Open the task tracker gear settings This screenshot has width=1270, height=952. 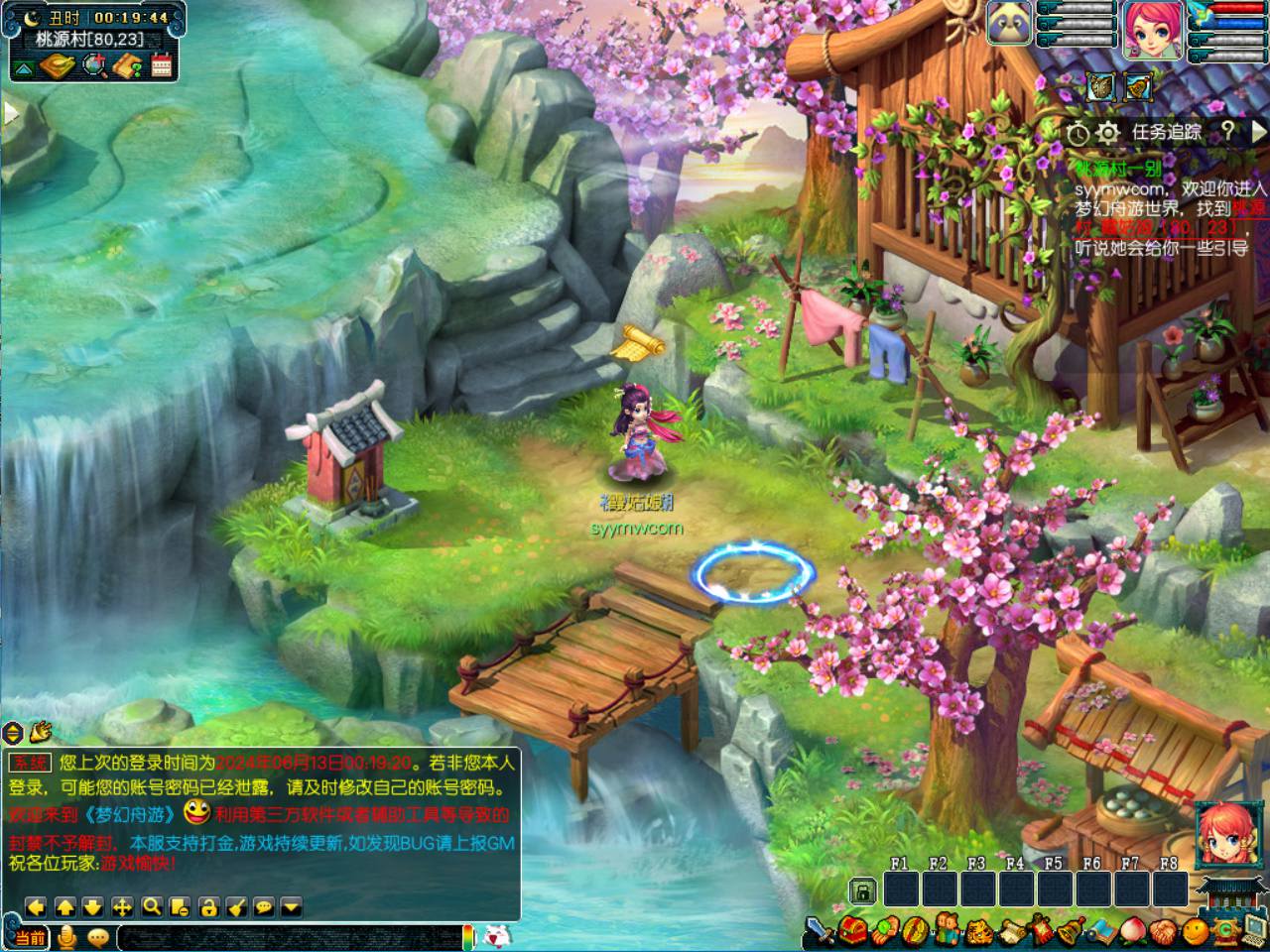(x=1108, y=132)
